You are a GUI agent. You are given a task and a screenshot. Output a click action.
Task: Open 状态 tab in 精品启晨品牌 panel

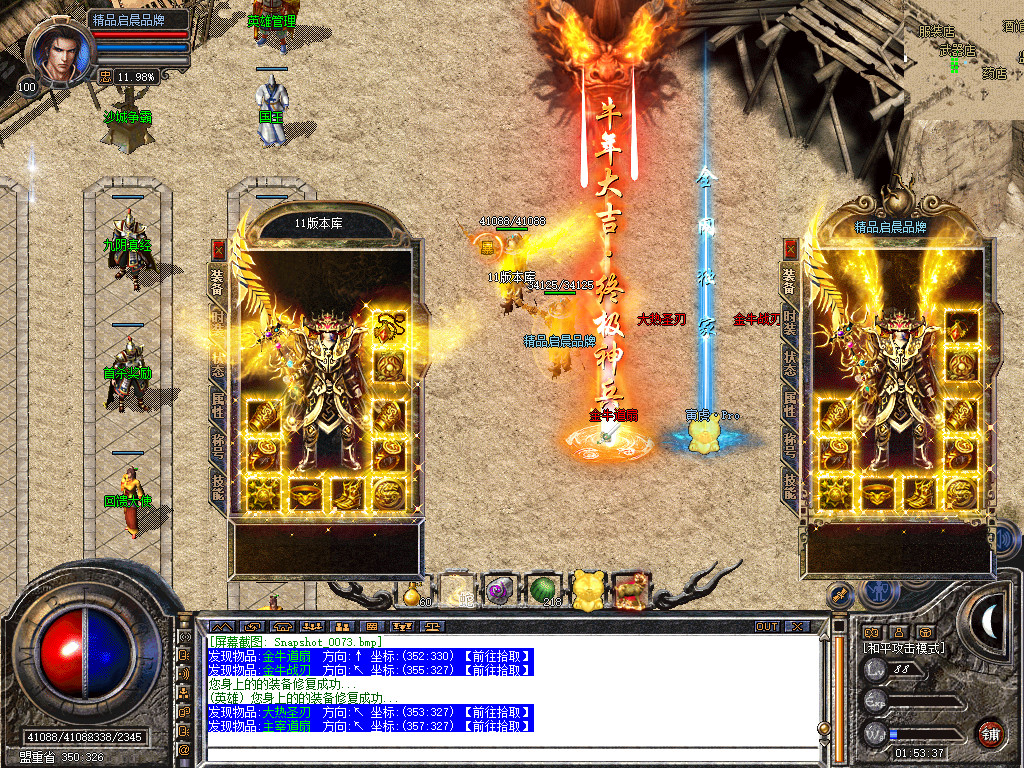pos(790,362)
